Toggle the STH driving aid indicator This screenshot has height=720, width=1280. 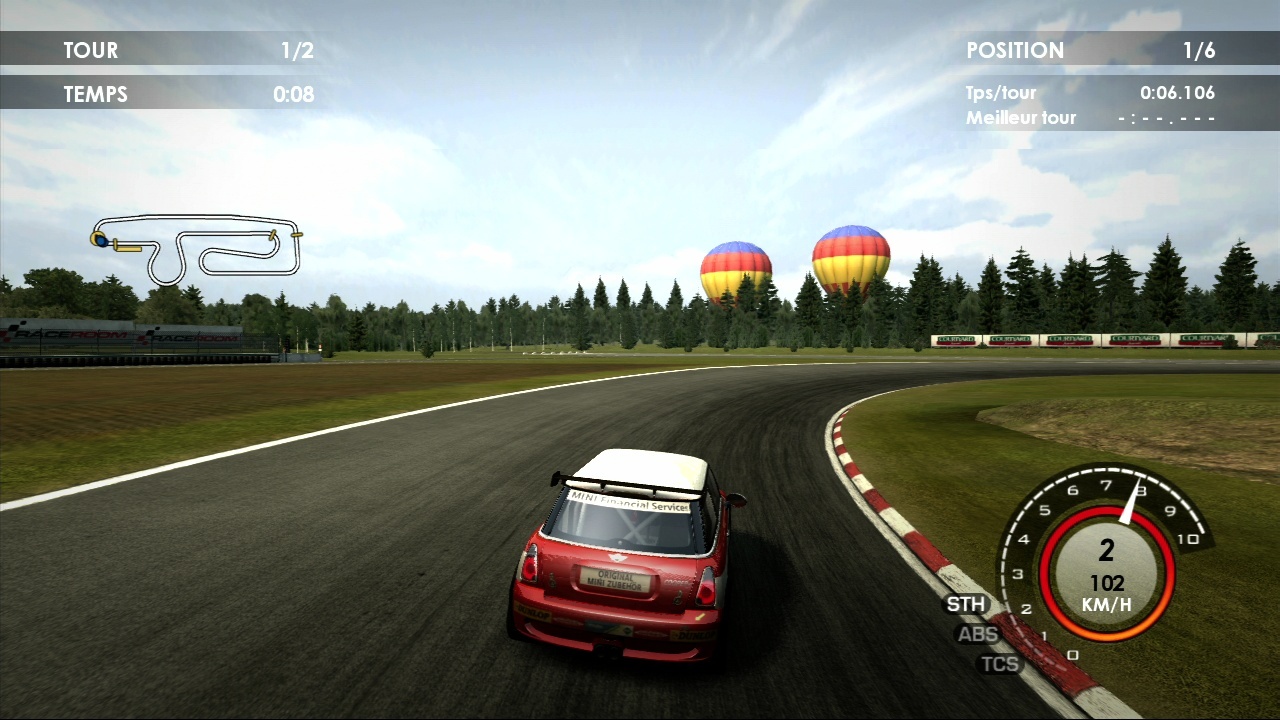966,604
